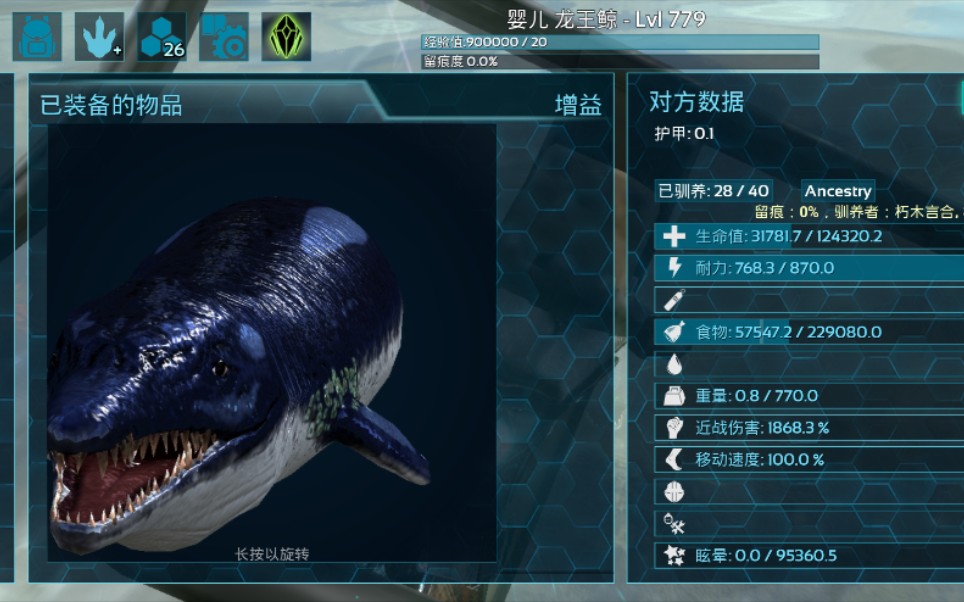Select the 生命值 health stat row
Image resolution: width=964 pixels, height=602 pixels.
809,237
